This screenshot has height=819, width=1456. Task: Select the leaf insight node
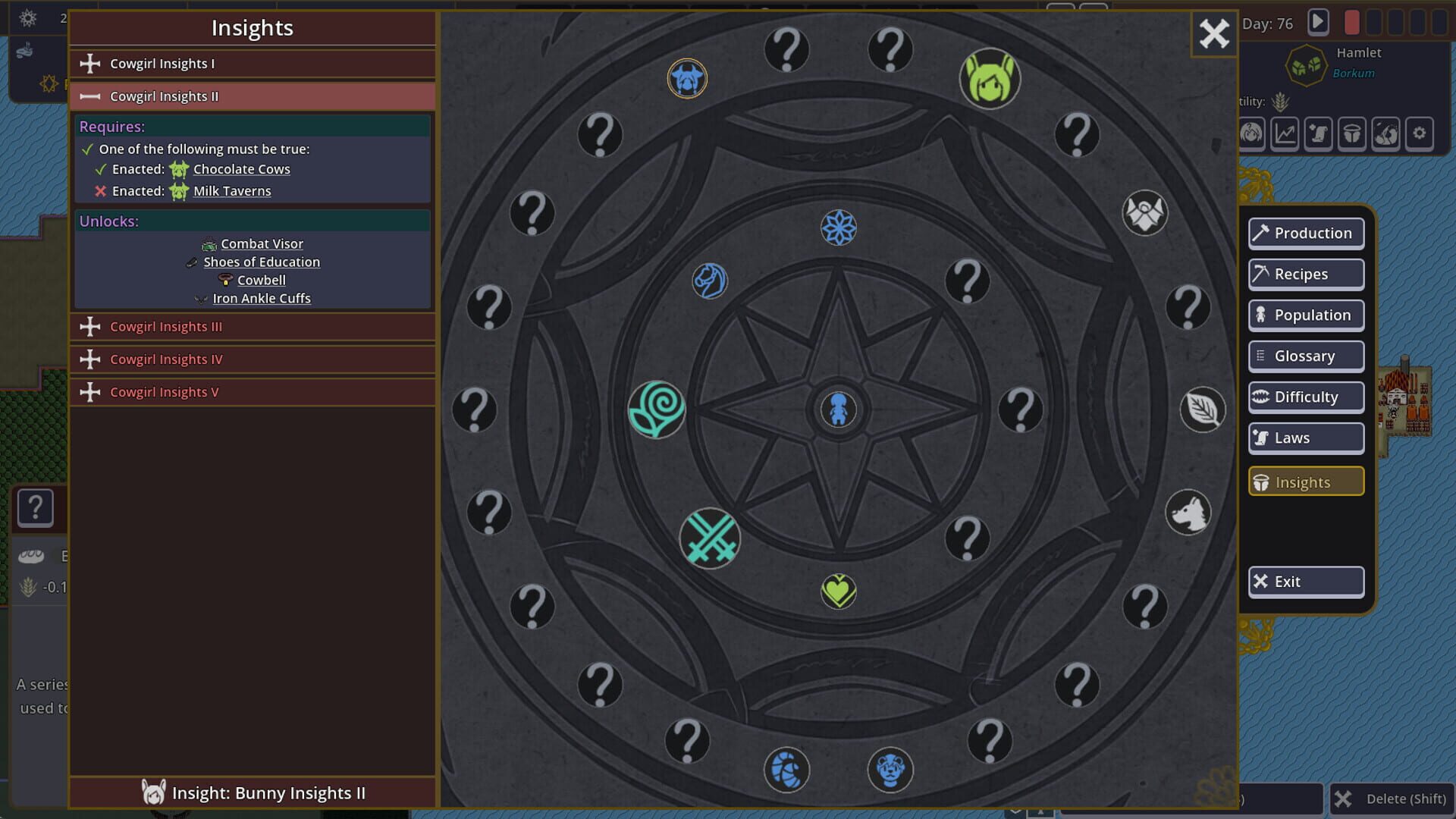click(1203, 409)
